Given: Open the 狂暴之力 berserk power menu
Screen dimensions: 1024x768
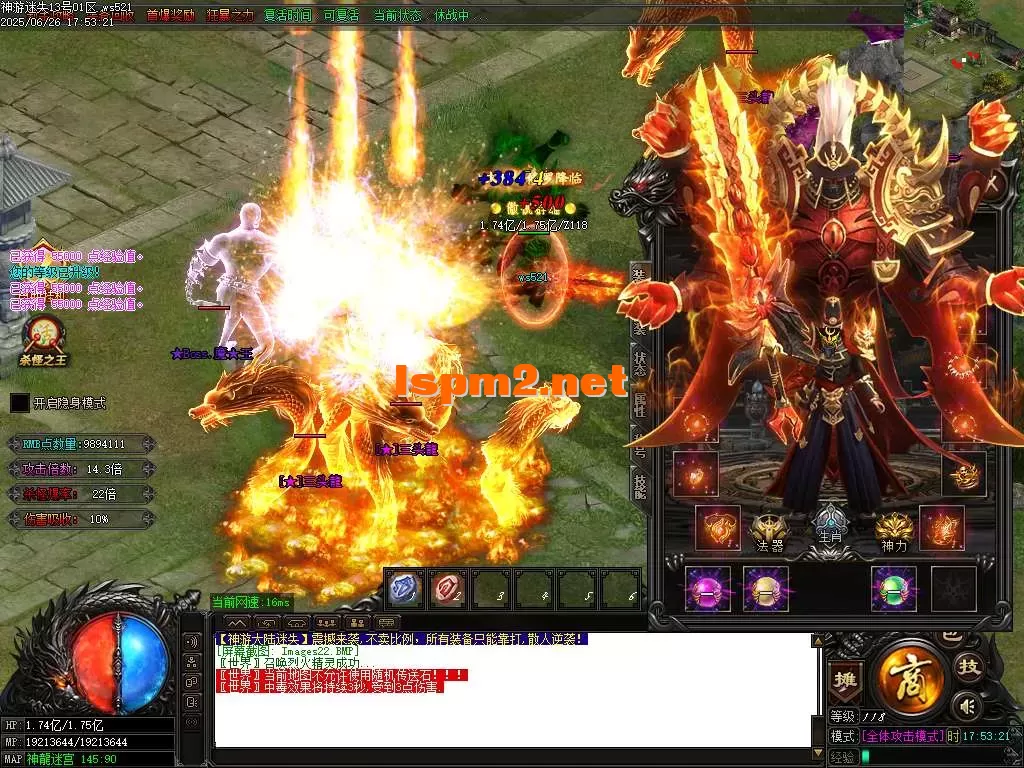Looking at the screenshot, I should click(230, 15).
